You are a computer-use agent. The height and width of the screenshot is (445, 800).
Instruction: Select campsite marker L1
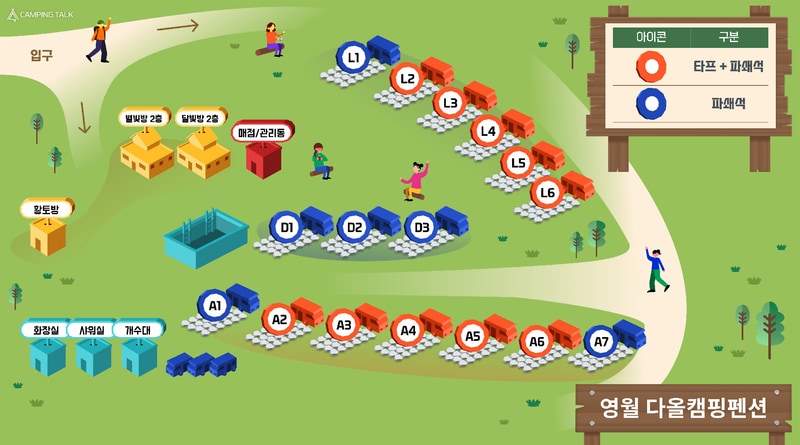tap(353, 58)
